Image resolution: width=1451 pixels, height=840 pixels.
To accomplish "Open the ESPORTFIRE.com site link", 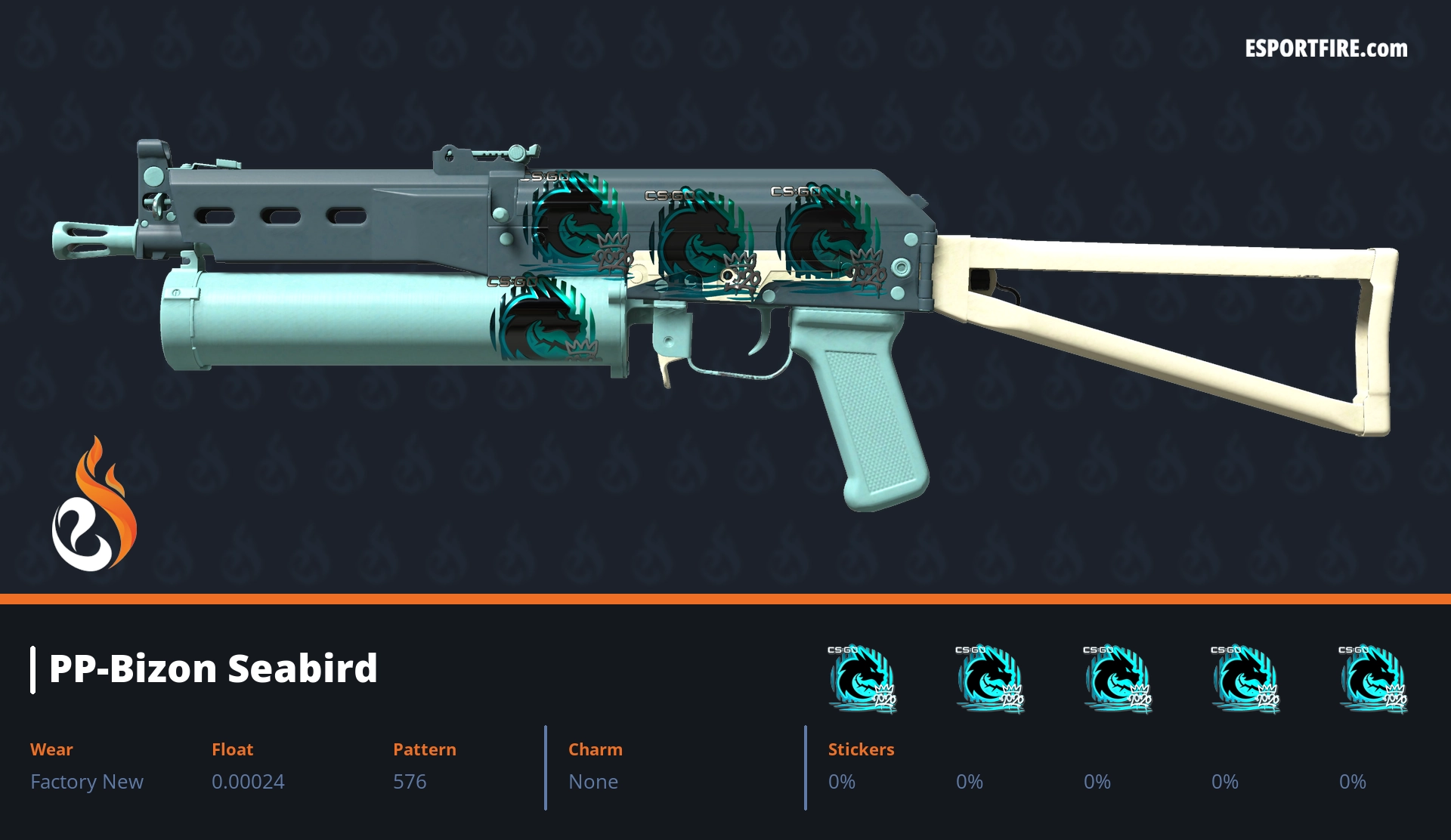I will point(1326,49).
